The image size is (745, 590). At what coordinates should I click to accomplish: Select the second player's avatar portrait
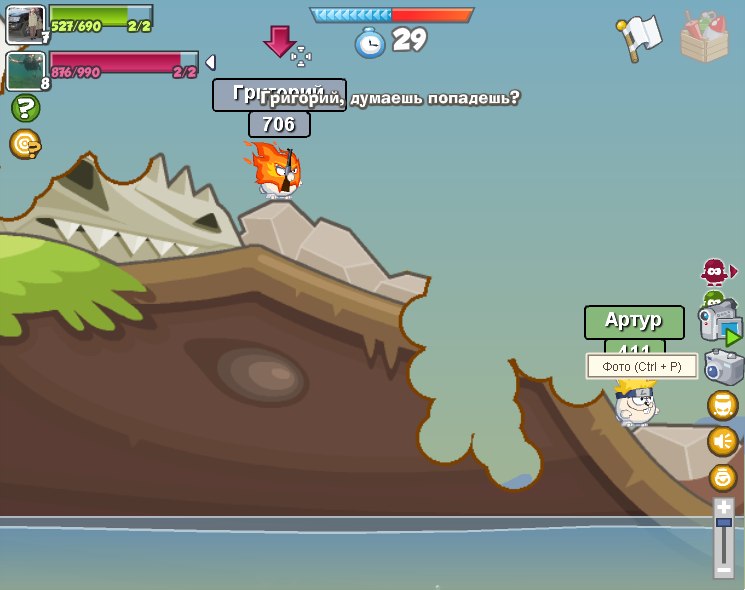(25, 71)
